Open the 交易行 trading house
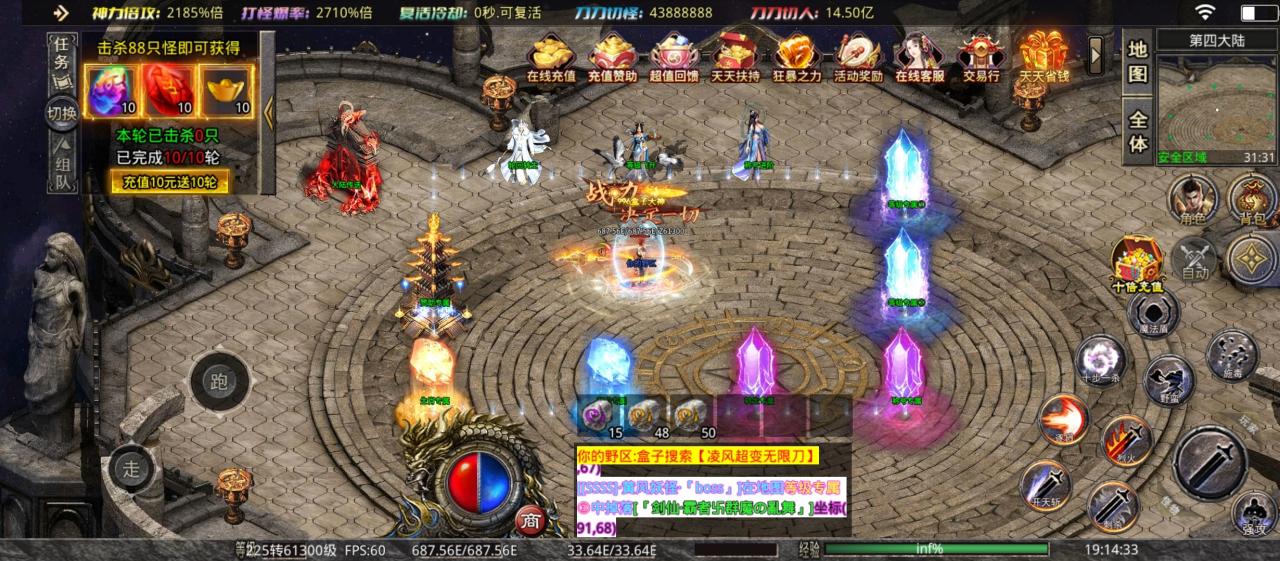1280x561 pixels. tap(981, 58)
